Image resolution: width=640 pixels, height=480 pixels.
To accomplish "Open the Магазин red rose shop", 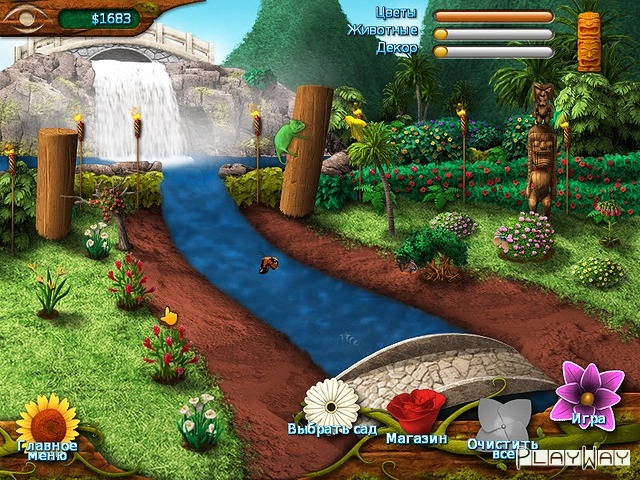I will click(416, 412).
